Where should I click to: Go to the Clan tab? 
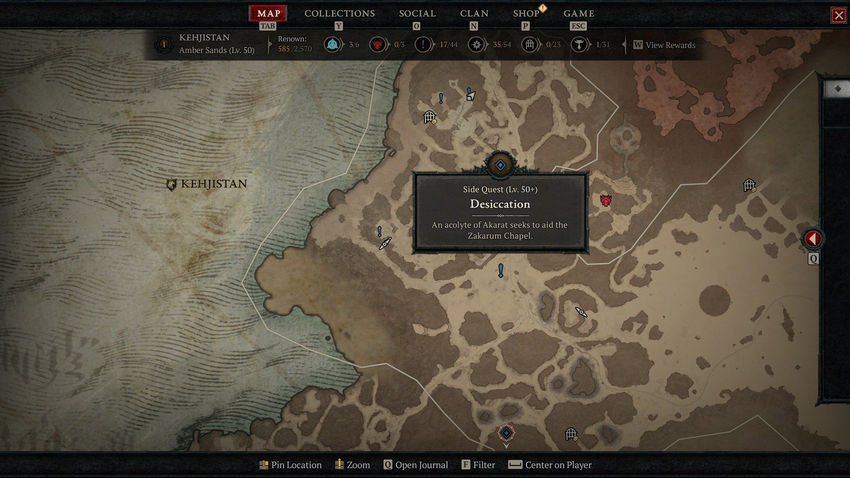[474, 14]
